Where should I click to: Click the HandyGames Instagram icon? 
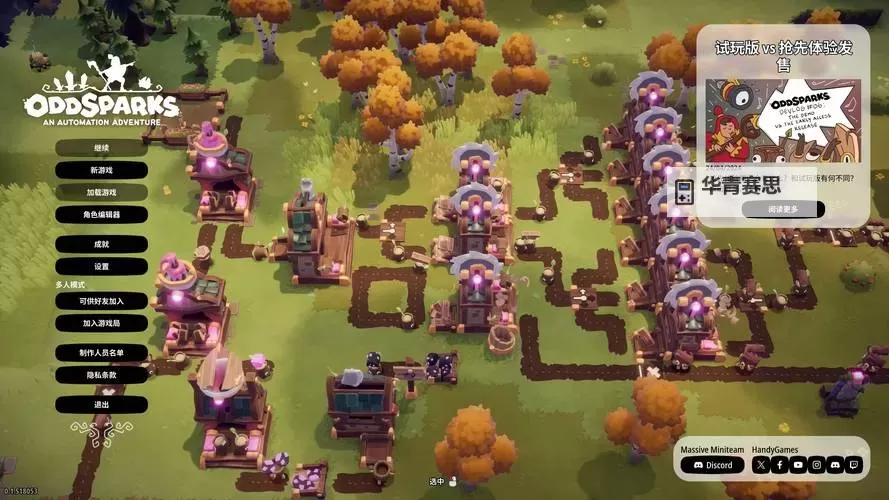pos(816,465)
